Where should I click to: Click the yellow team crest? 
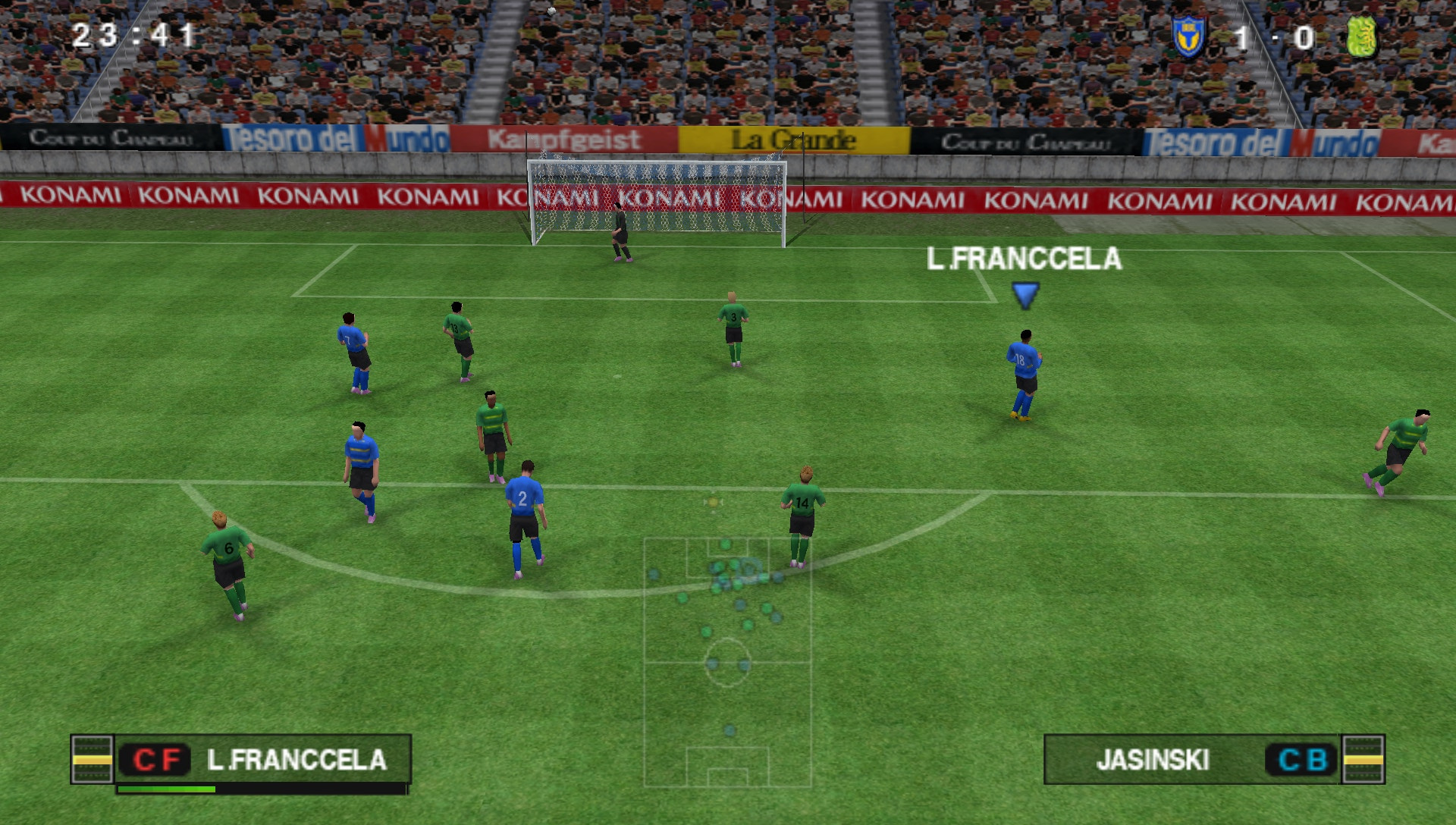click(x=1361, y=36)
